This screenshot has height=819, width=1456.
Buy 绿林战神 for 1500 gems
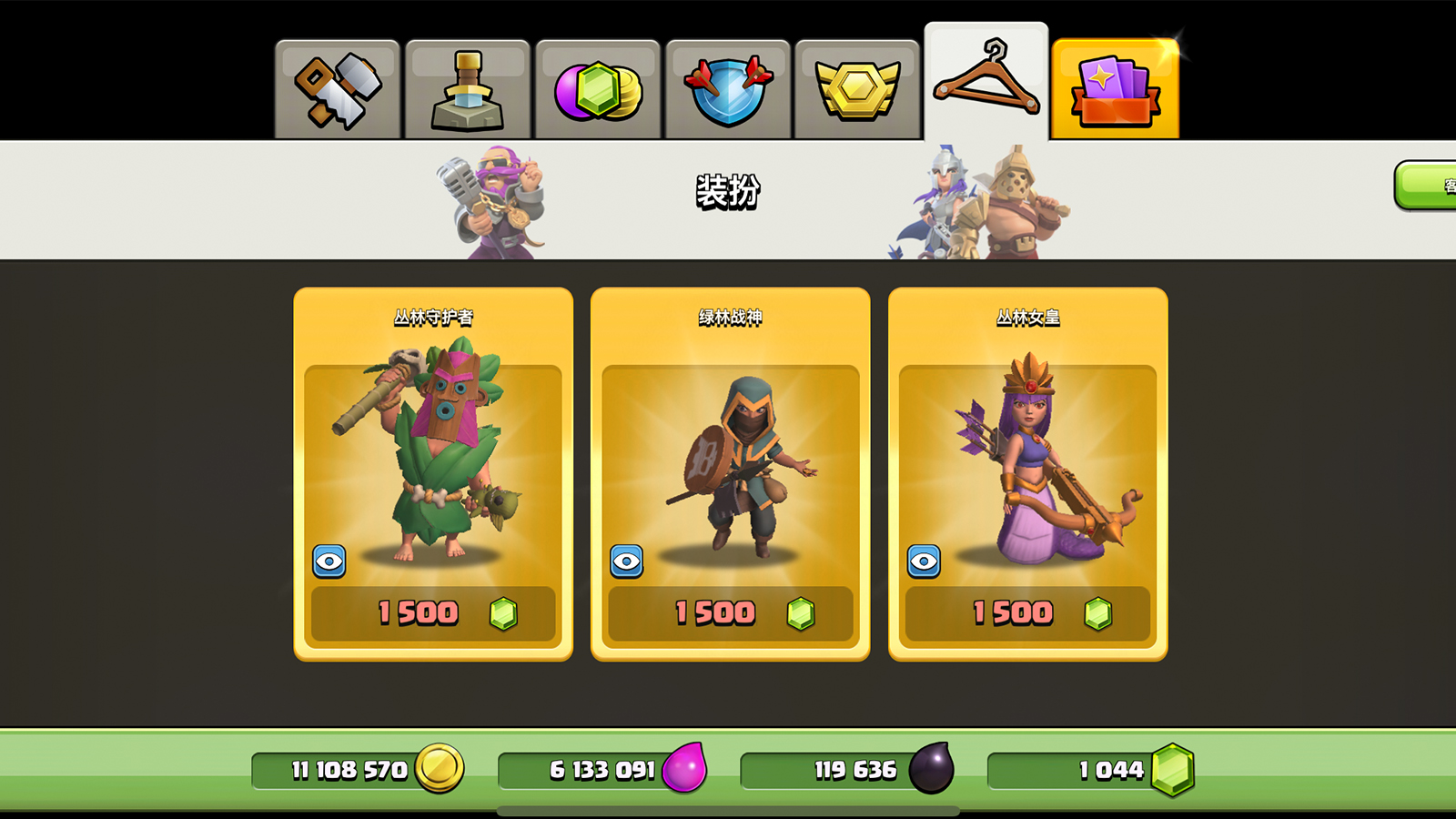pos(731,614)
